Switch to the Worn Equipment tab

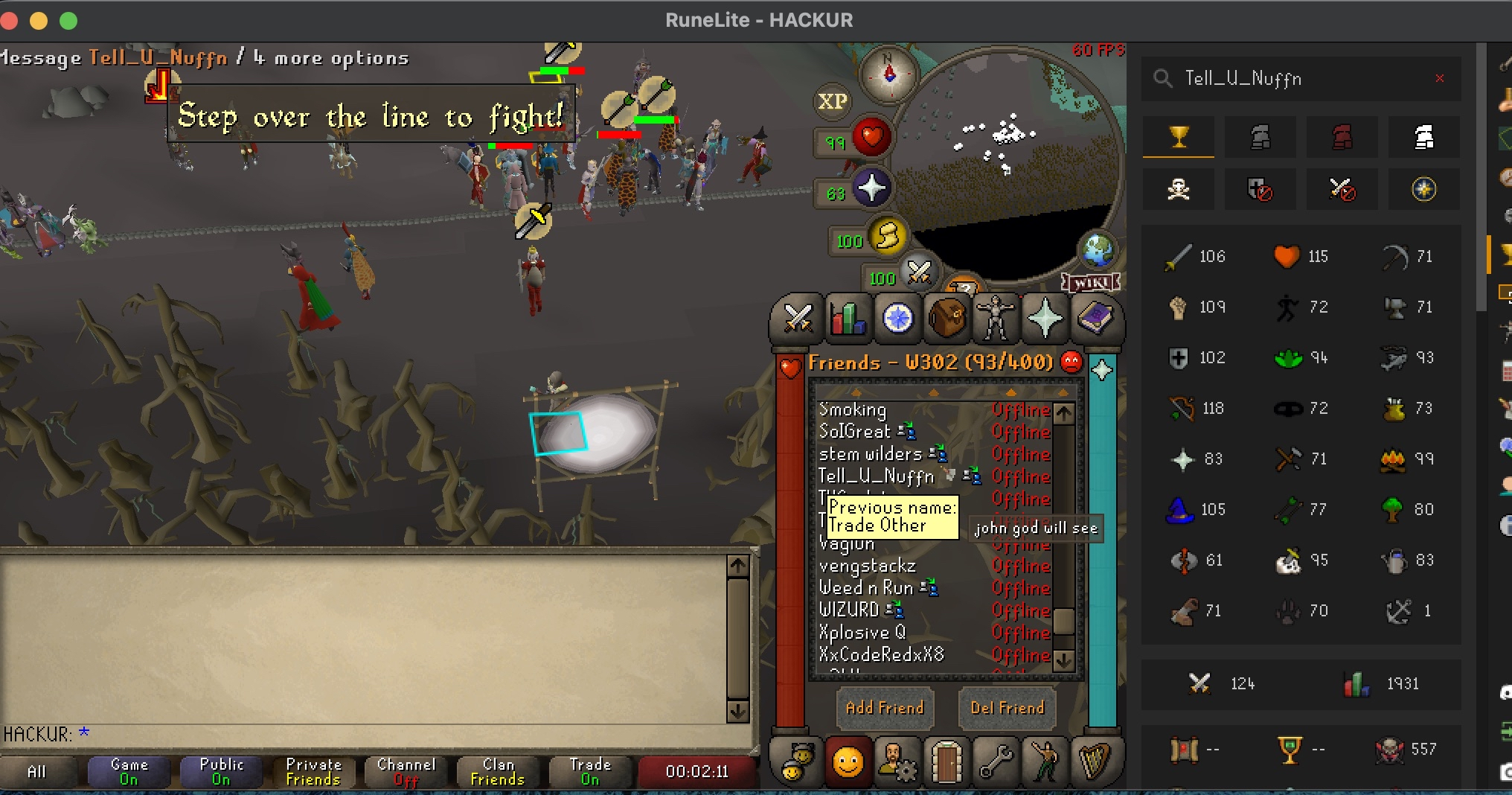pos(996,319)
